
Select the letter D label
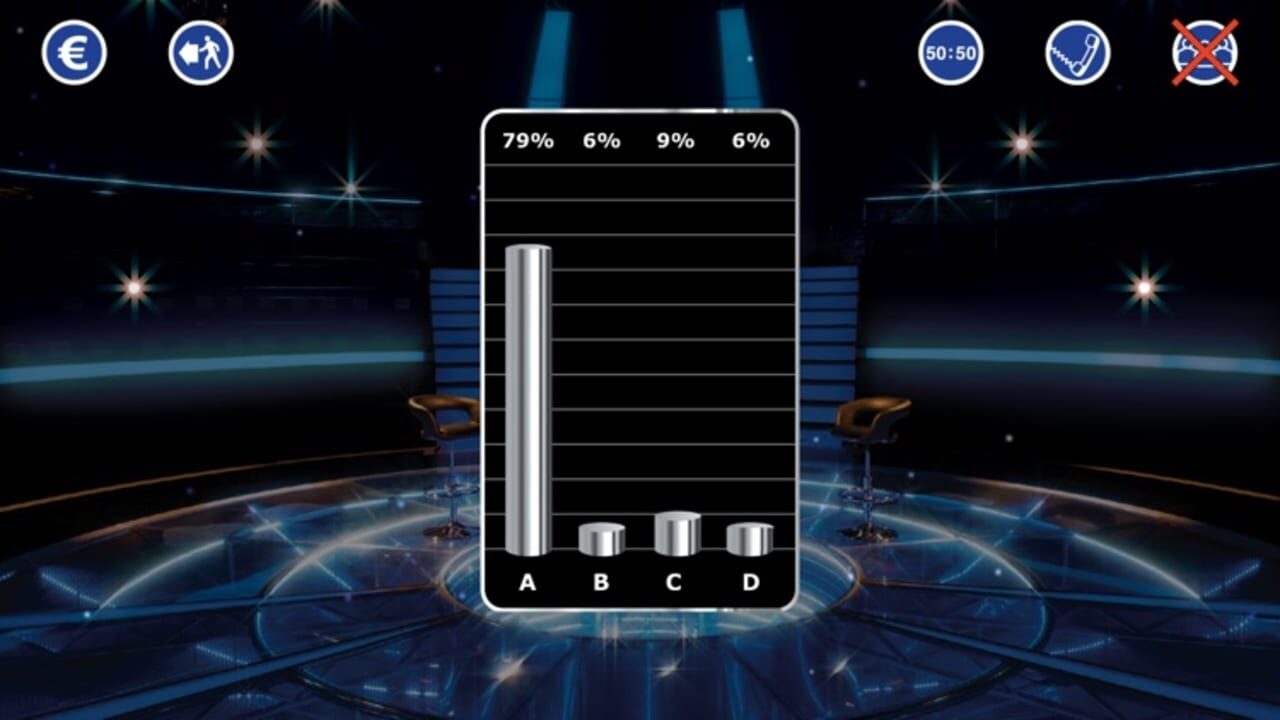[x=749, y=580]
